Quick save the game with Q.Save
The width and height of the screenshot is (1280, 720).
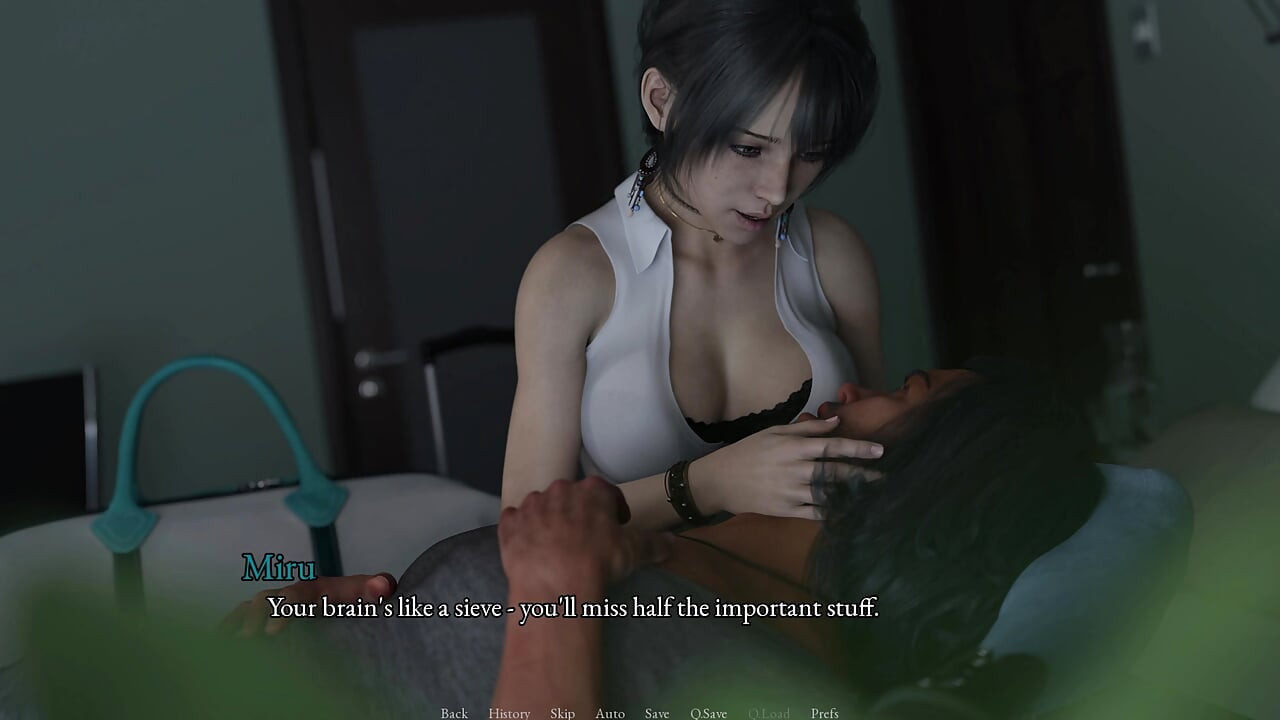pos(707,713)
